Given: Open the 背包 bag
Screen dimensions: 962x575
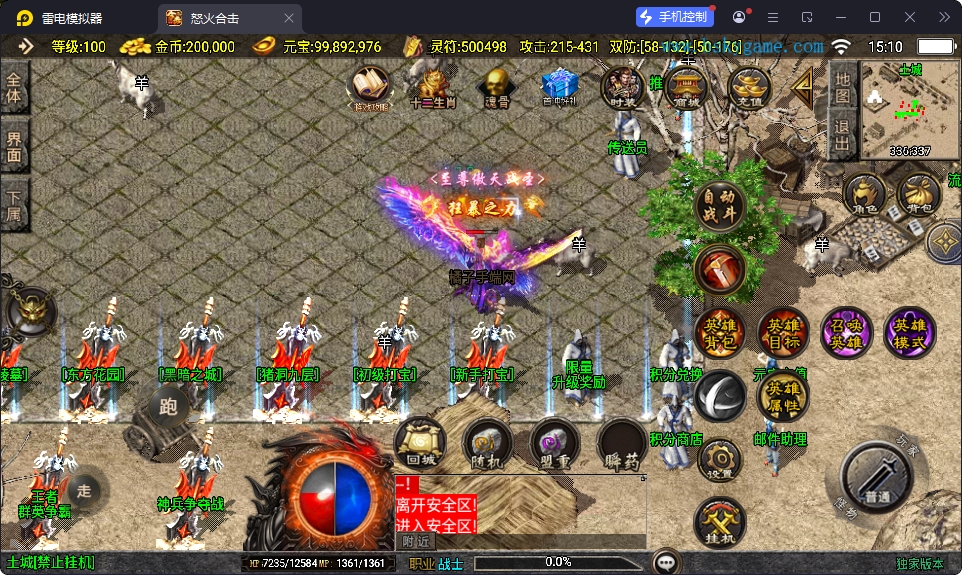Looking at the screenshot, I should [918, 195].
